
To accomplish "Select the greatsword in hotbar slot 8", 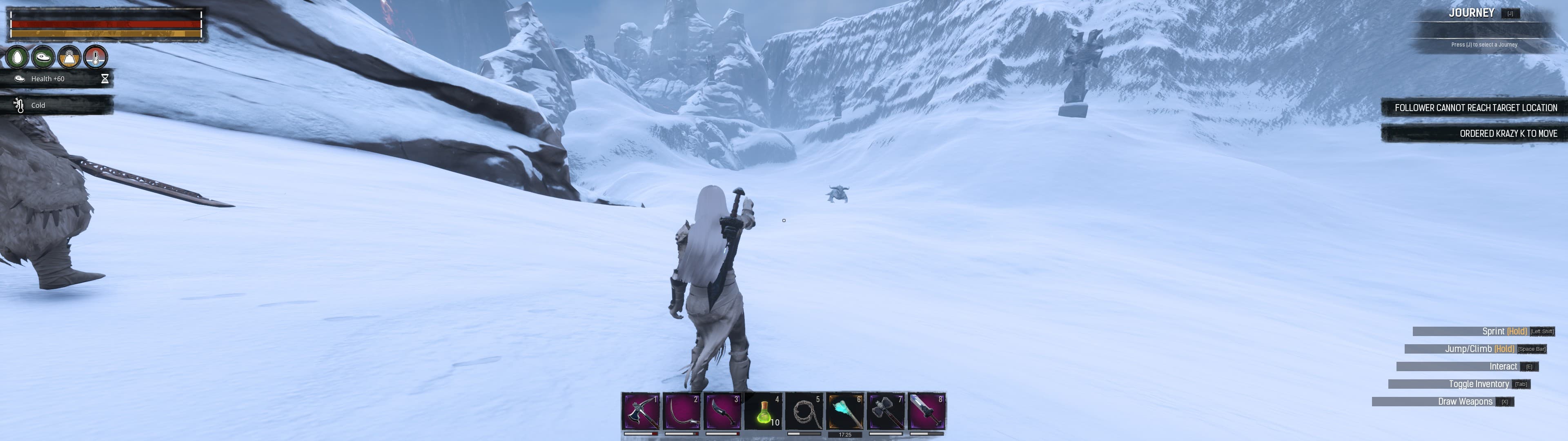I will click(x=927, y=412).
